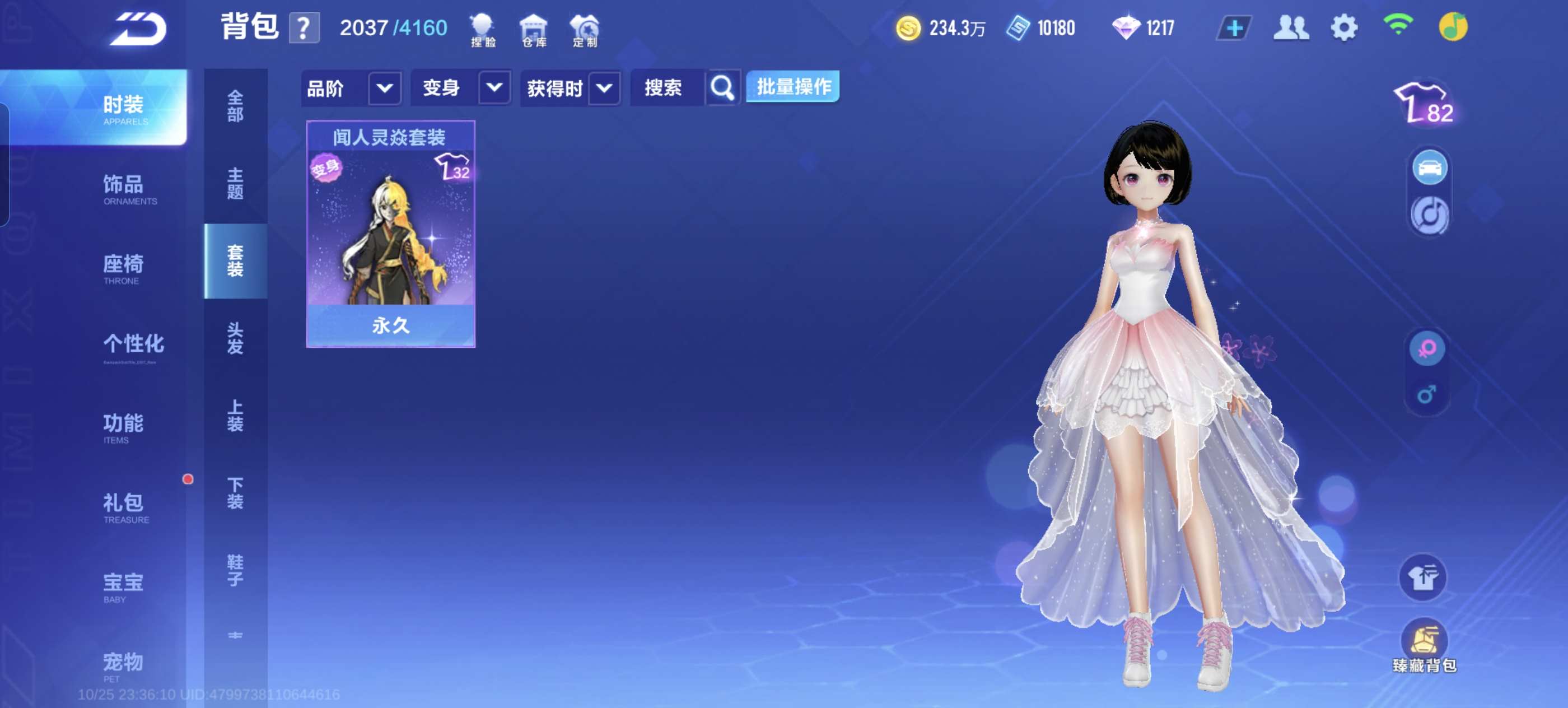Switch to the 座椅 Throne category
The width and height of the screenshot is (1568, 708).
click(124, 268)
